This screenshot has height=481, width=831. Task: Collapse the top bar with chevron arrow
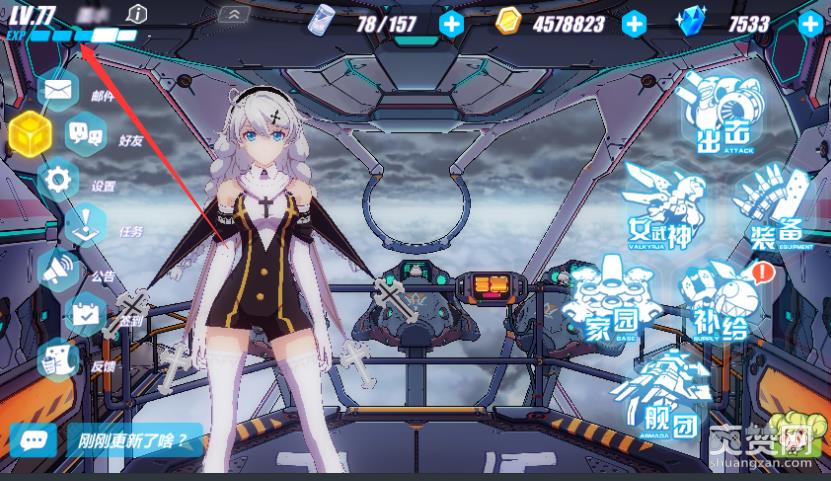point(234,14)
